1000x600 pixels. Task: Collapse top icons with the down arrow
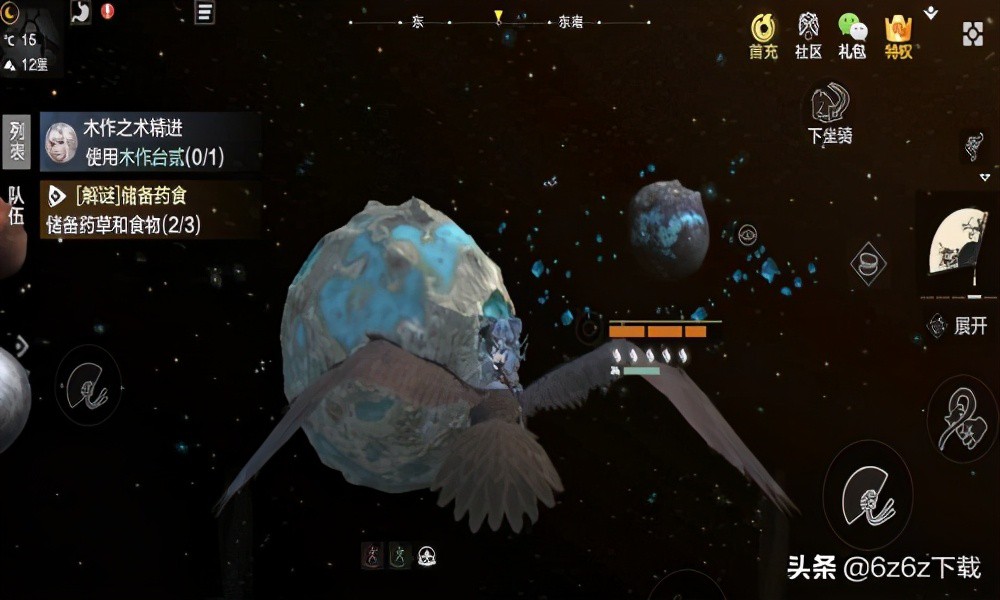931,13
